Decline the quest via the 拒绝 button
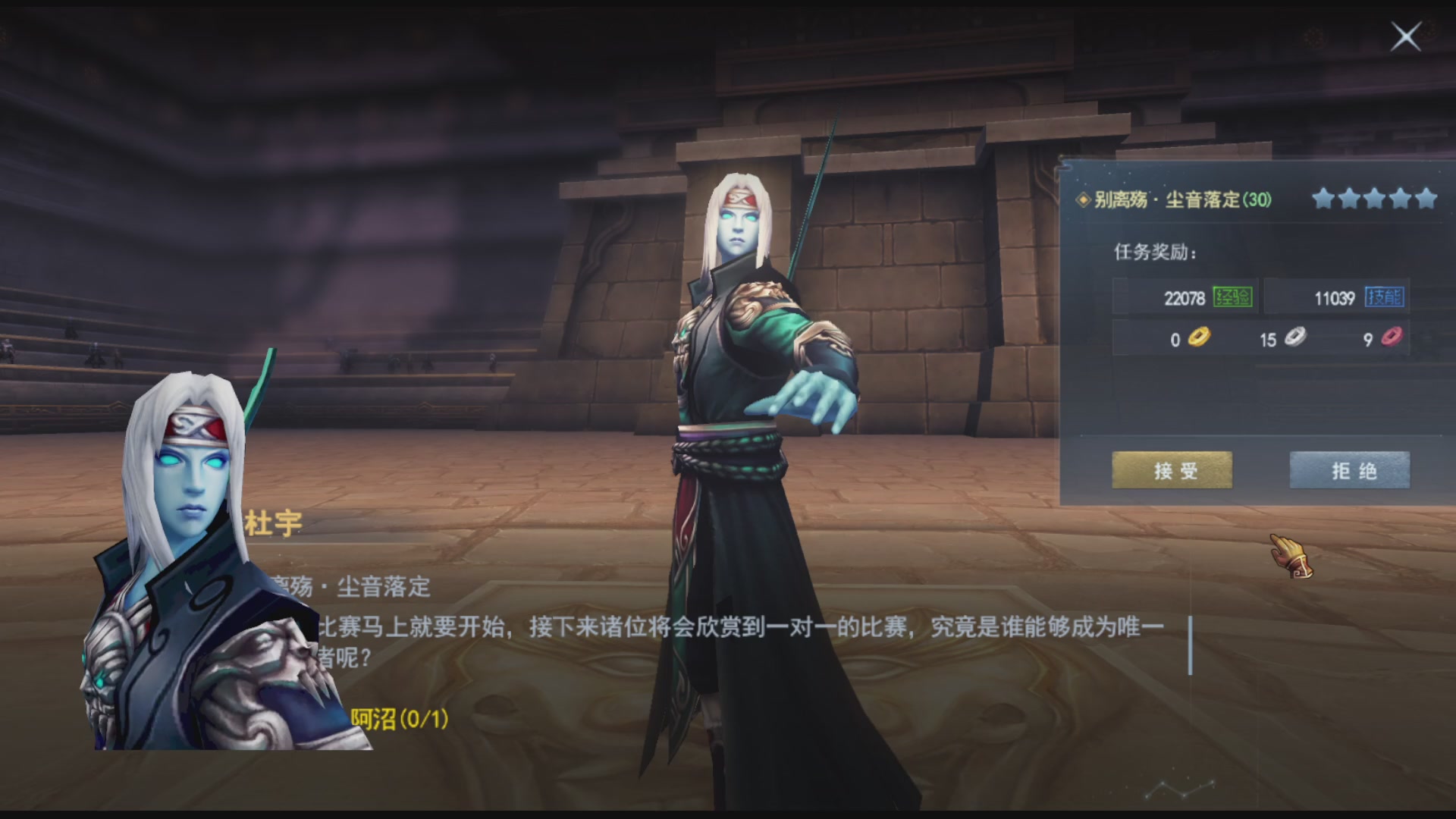Viewport: 1456px width, 819px height. click(x=1349, y=470)
